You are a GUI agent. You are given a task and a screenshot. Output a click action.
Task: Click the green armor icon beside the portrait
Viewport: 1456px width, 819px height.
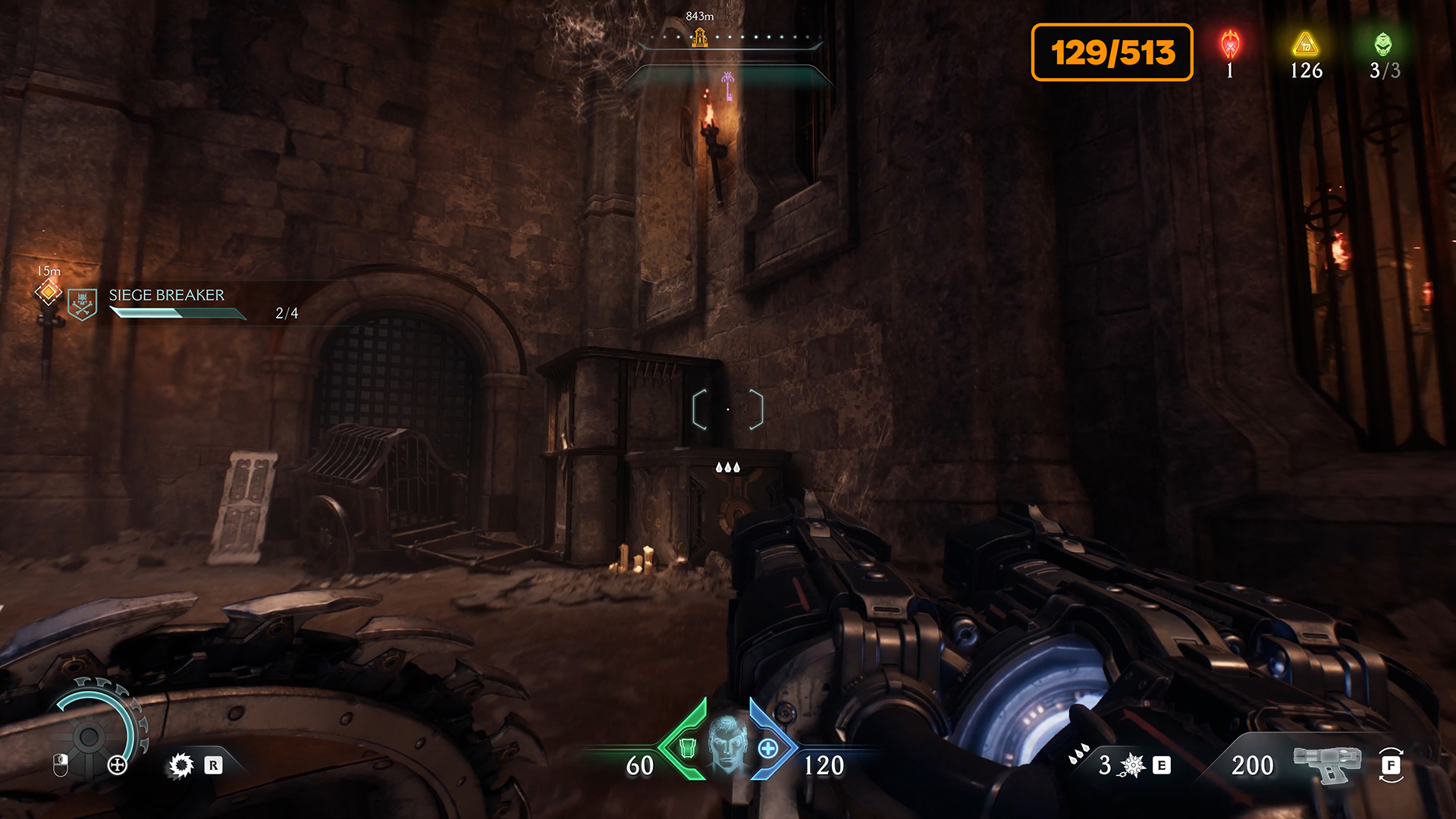687,748
